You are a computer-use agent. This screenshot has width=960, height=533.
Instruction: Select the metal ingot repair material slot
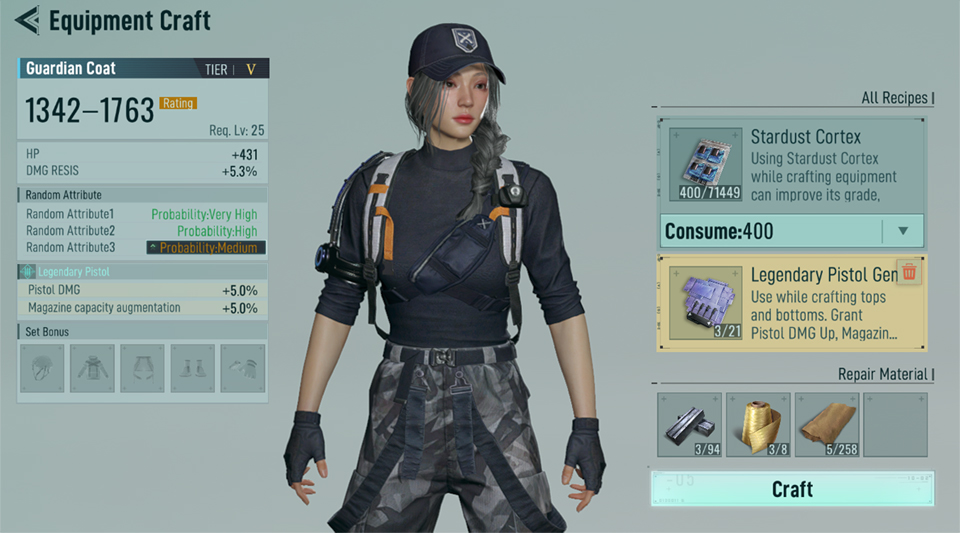point(690,424)
